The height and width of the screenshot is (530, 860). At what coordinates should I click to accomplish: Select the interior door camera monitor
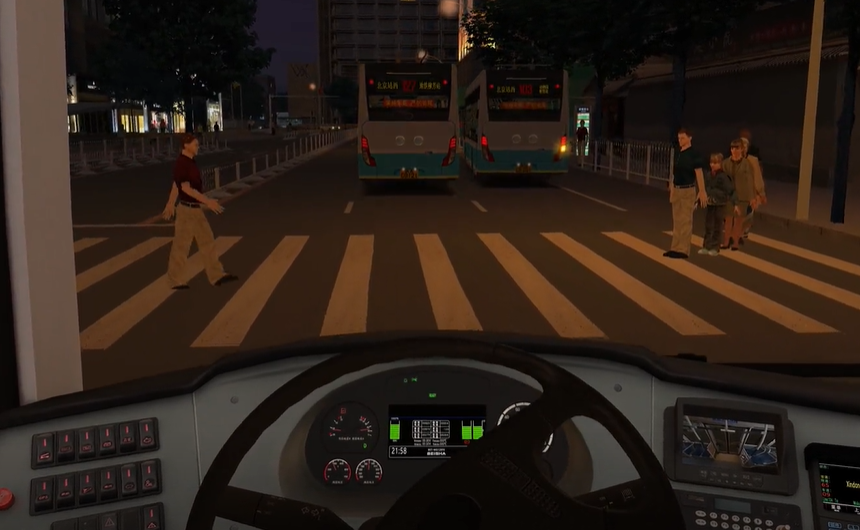pyautogui.click(x=729, y=438)
